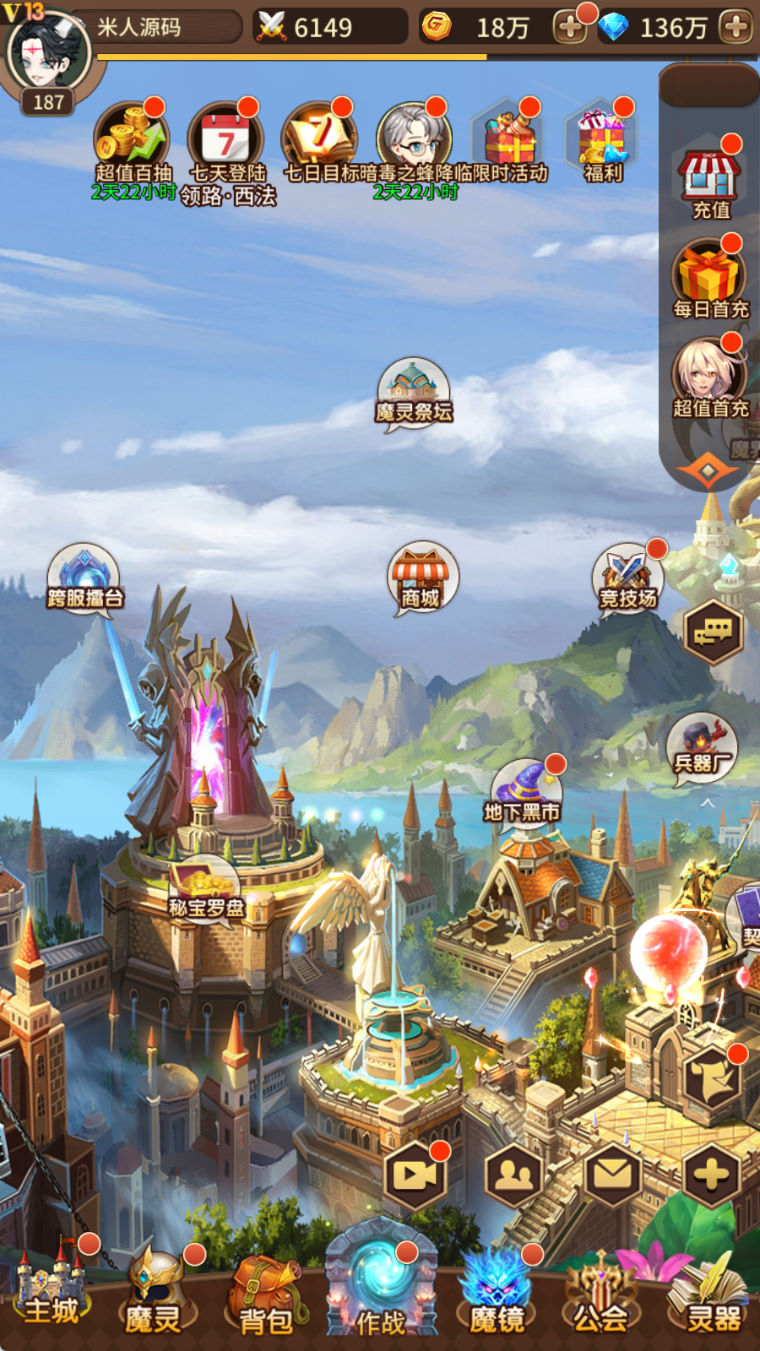The width and height of the screenshot is (760, 1351).
Task: Open the 超值首充 character offer
Action: (710, 373)
